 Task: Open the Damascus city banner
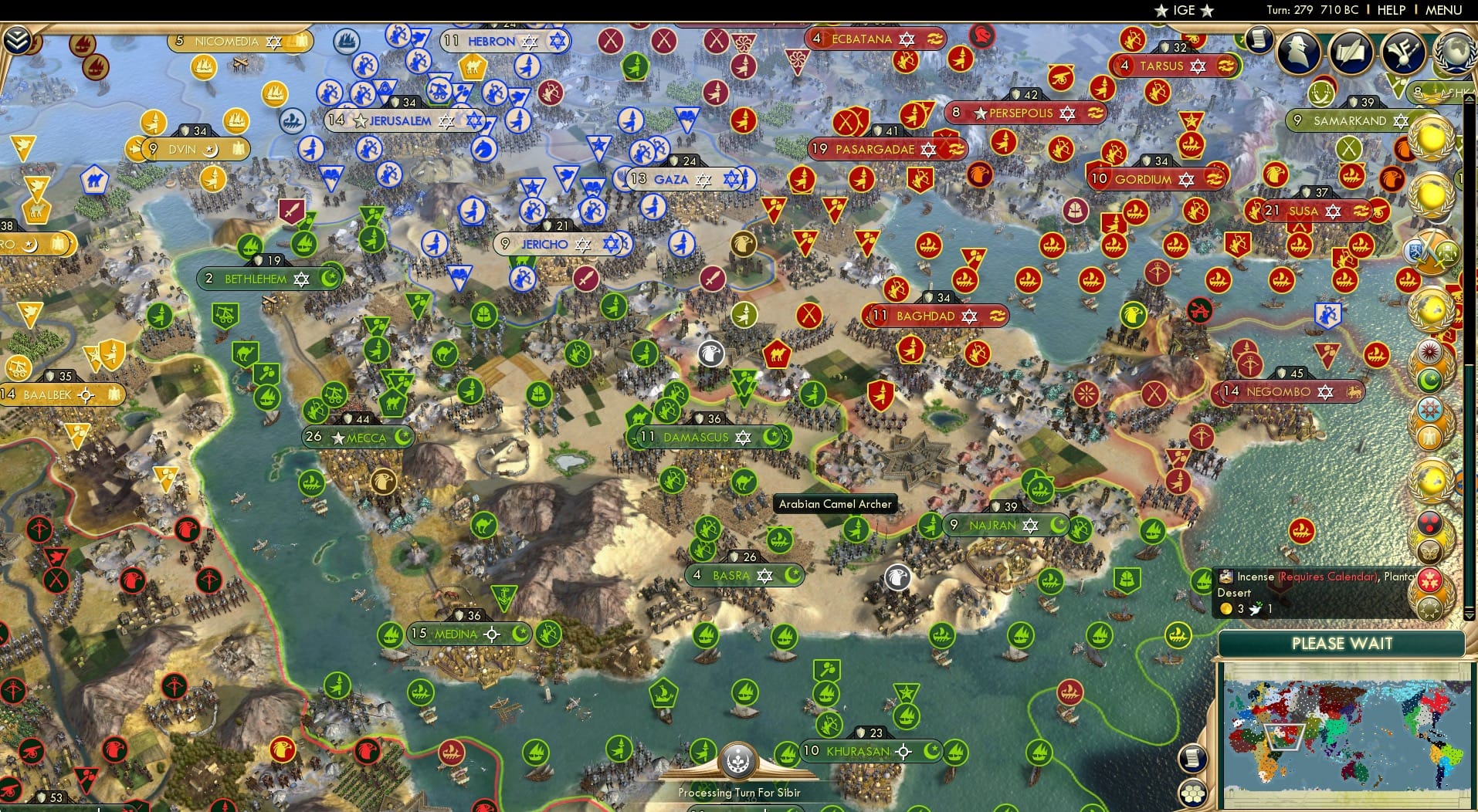click(x=699, y=437)
